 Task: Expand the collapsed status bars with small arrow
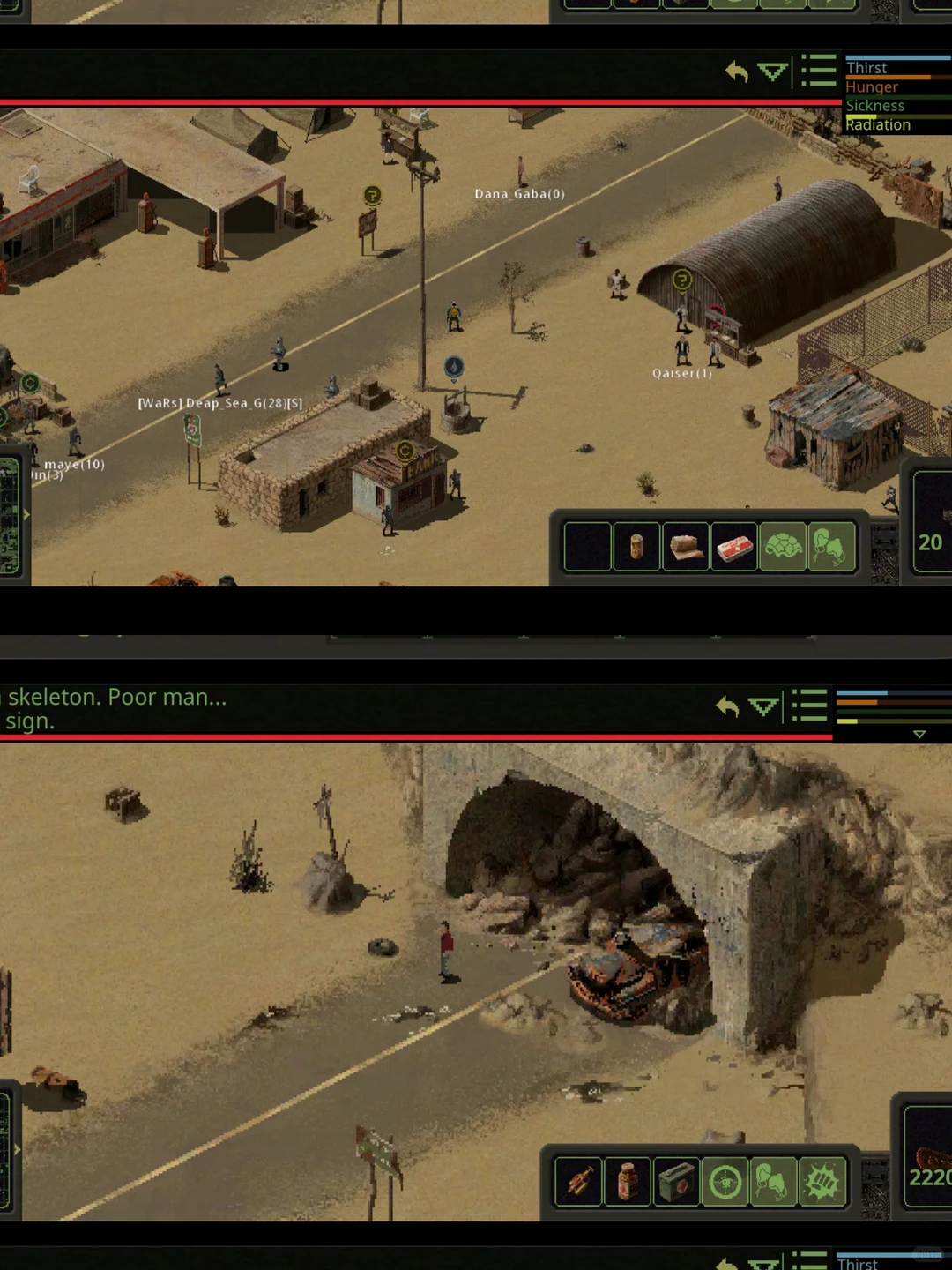[x=919, y=734]
